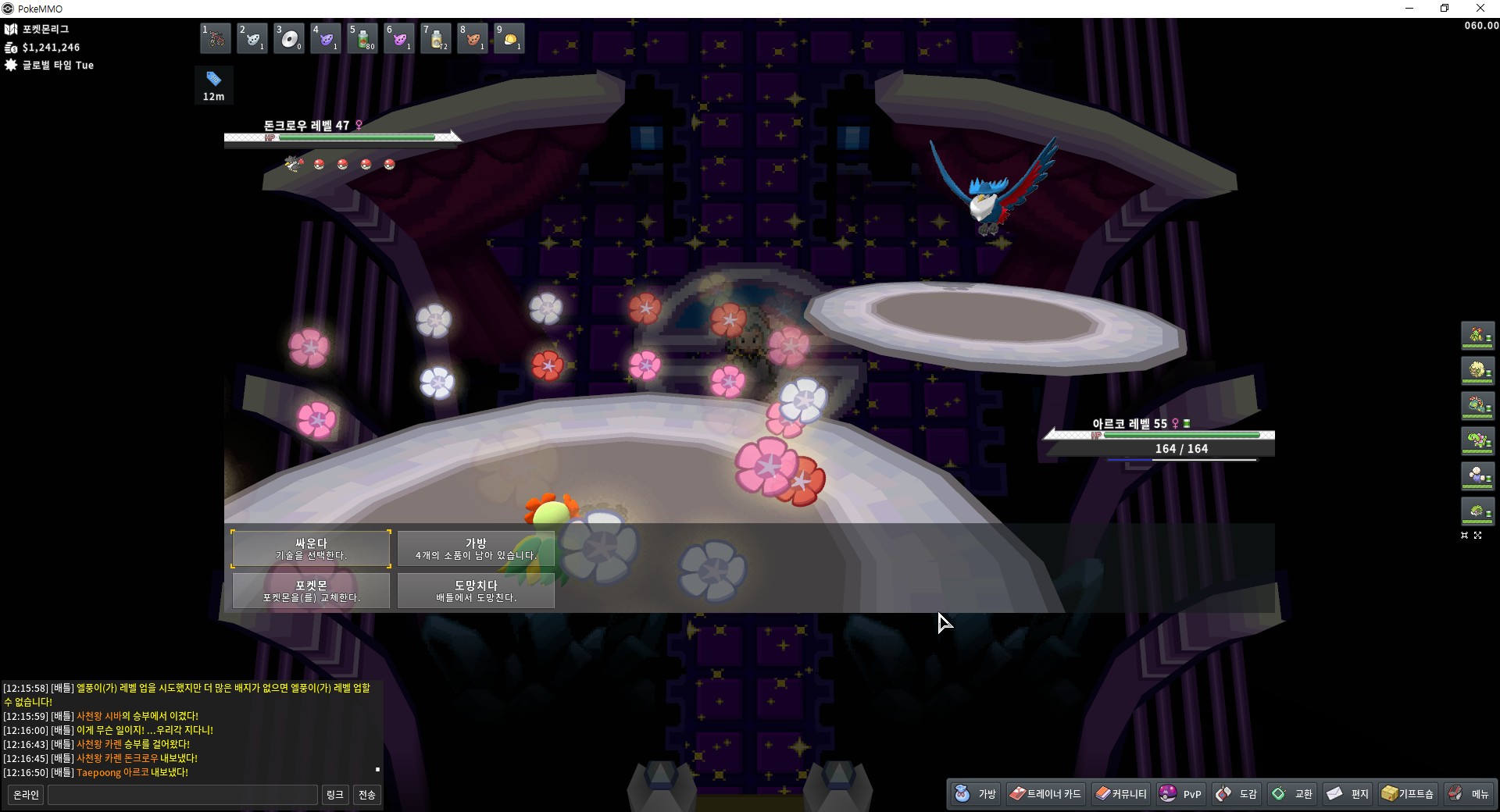Close the PokeMMO window
This screenshot has height=812, width=1500.
[1480, 9]
